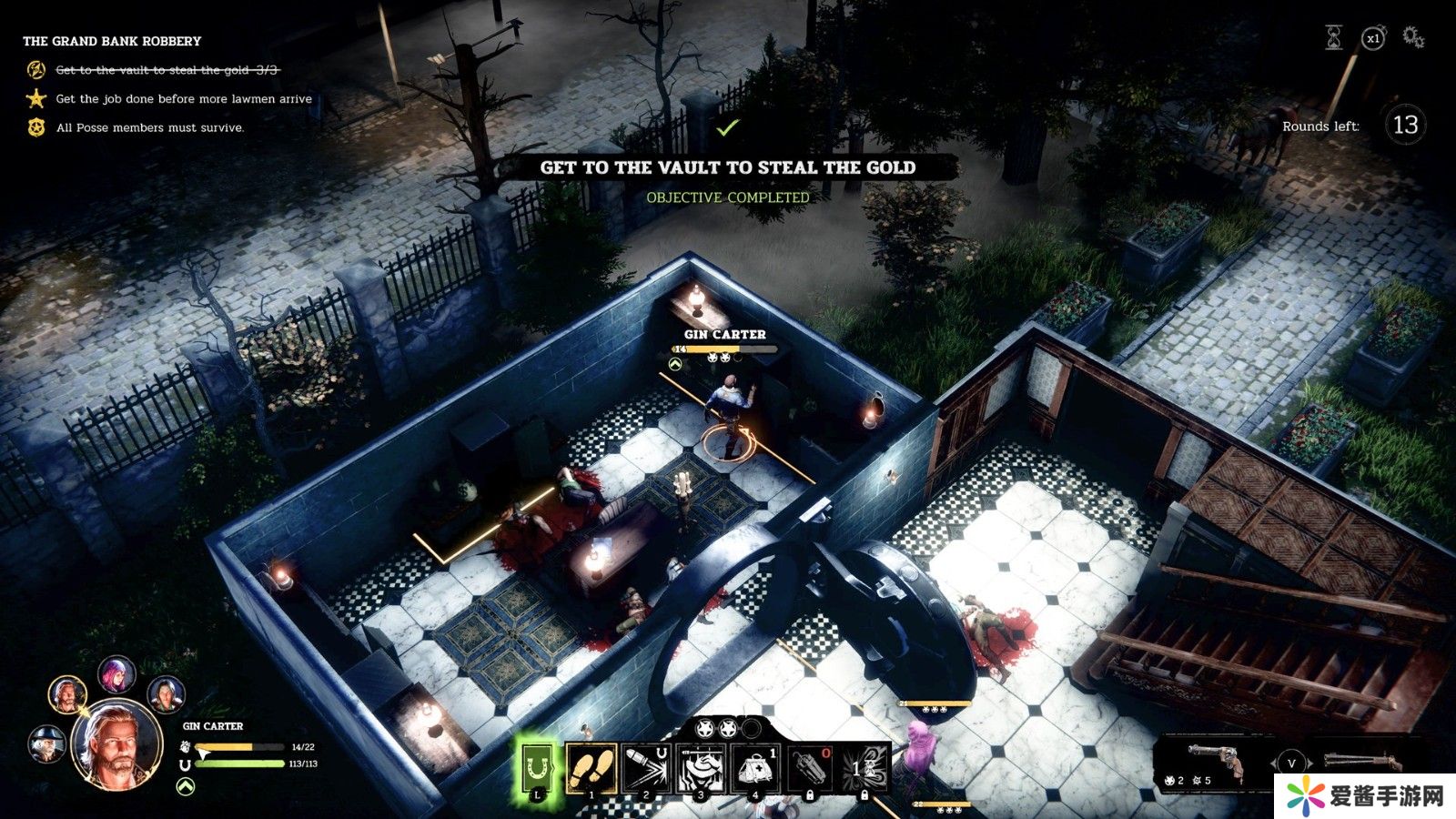Select the dark-haired green-scarf posse member
The height and width of the screenshot is (819, 1456).
tap(165, 695)
